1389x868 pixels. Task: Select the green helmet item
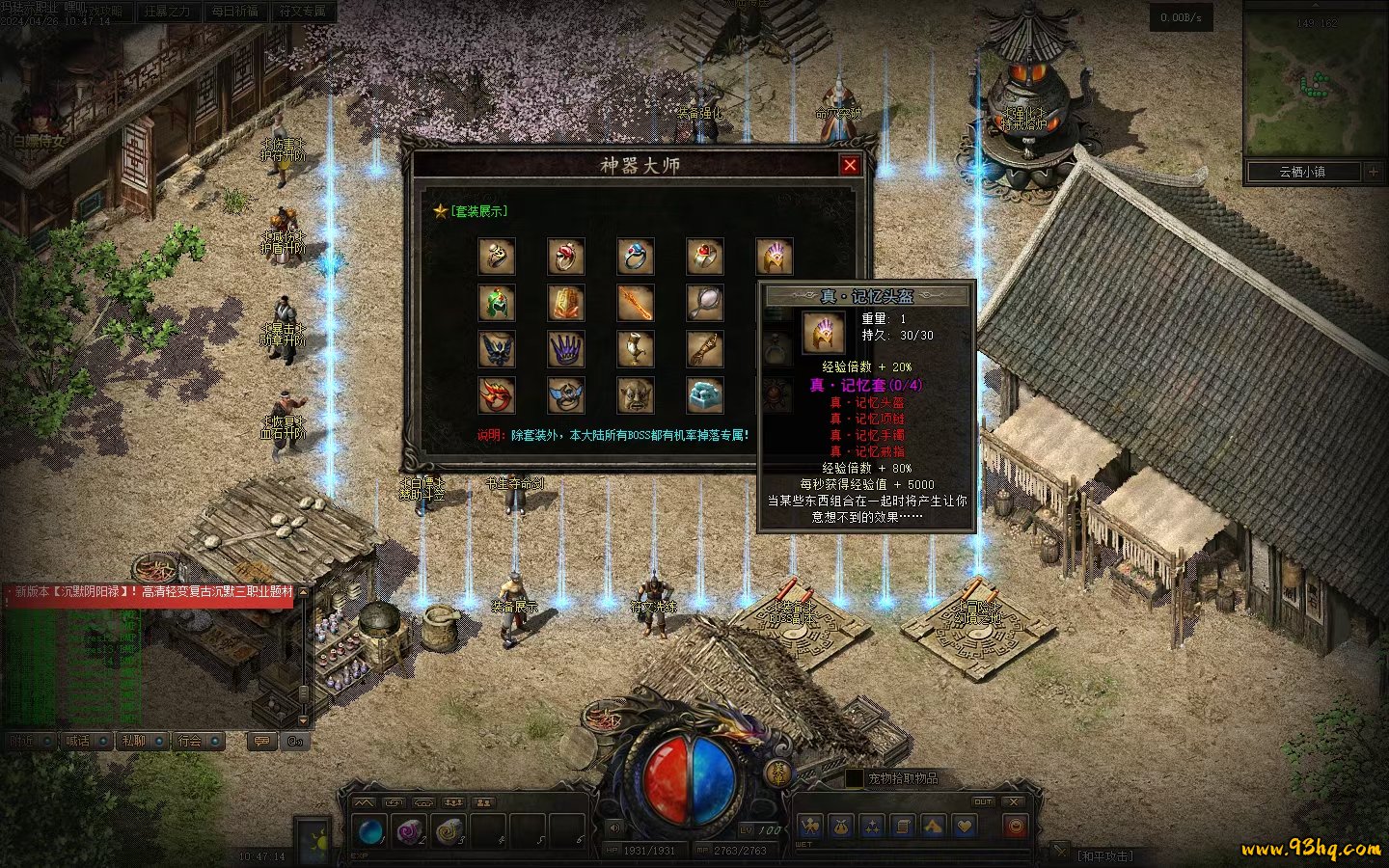[x=497, y=303]
